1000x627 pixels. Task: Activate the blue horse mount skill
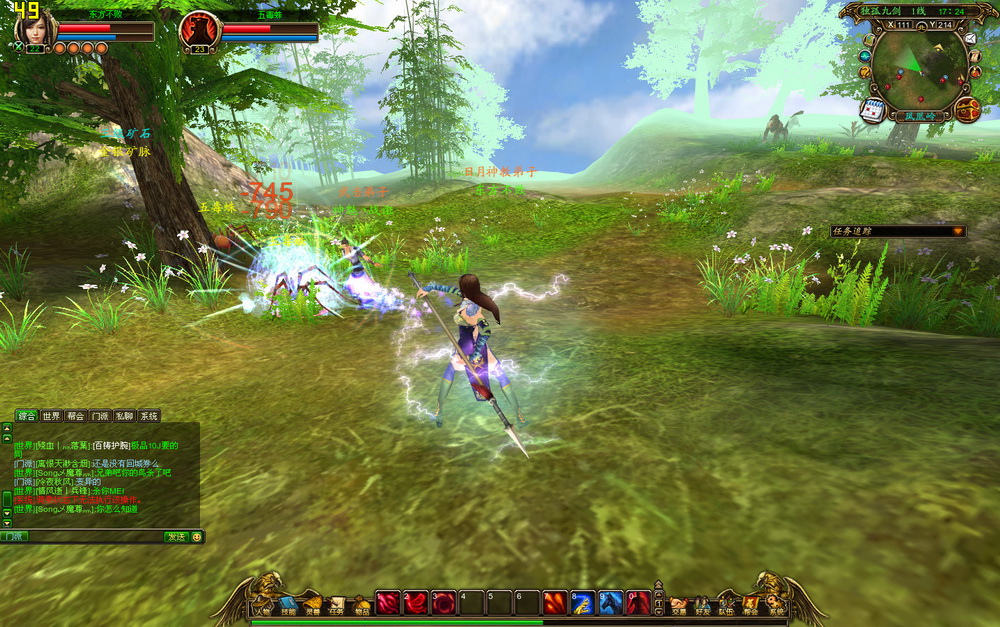(x=611, y=603)
